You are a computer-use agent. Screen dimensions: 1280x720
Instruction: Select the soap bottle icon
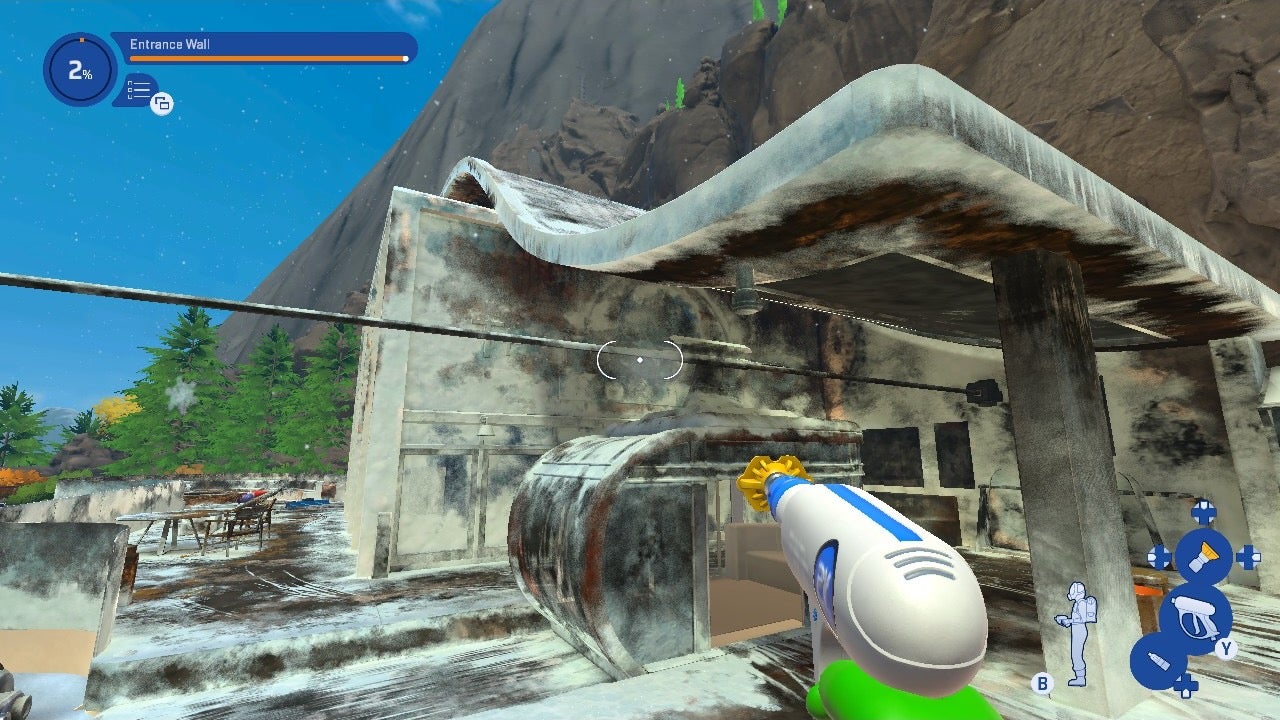(x=1157, y=662)
